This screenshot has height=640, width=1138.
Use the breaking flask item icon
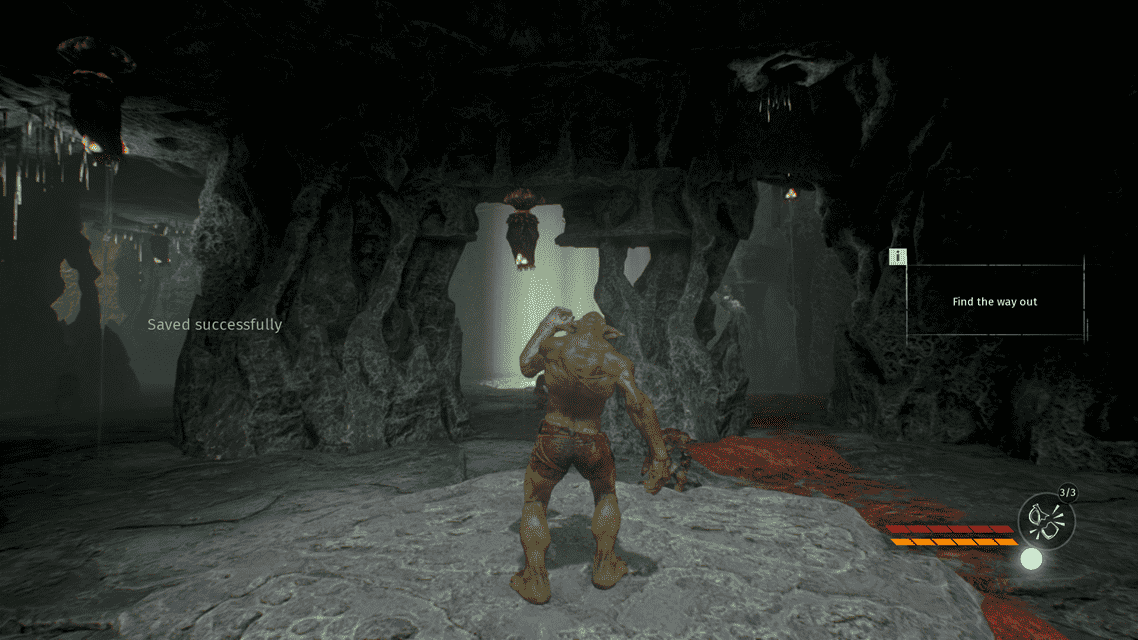coord(1045,519)
